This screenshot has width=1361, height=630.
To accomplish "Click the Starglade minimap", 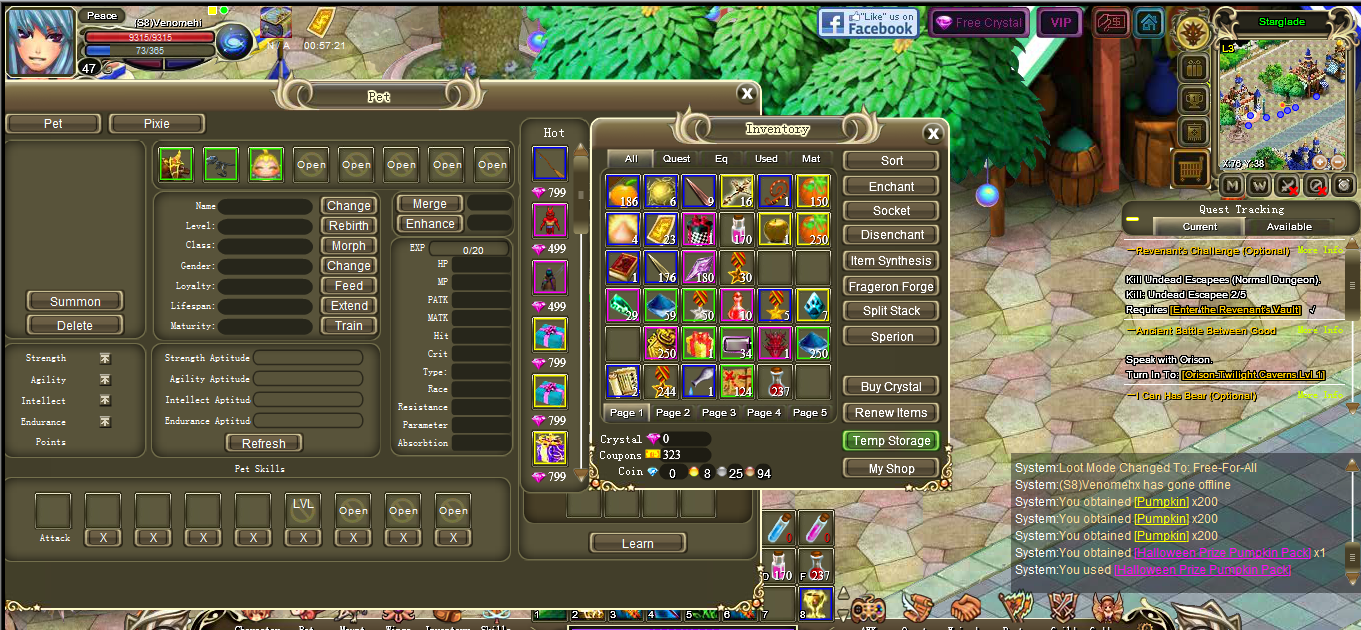I will pyautogui.click(x=1280, y=105).
